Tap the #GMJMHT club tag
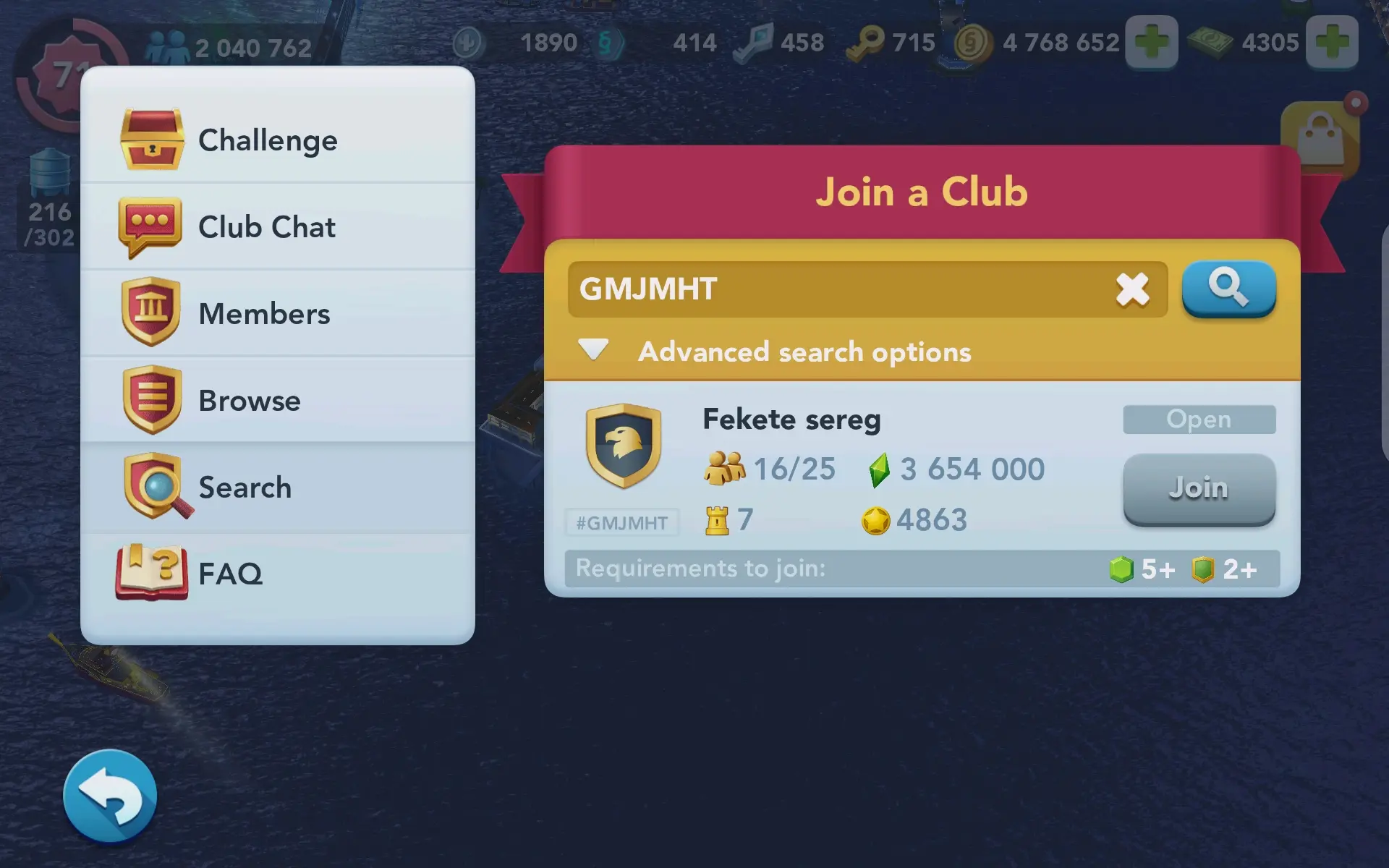This screenshot has height=868, width=1389. (622, 522)
